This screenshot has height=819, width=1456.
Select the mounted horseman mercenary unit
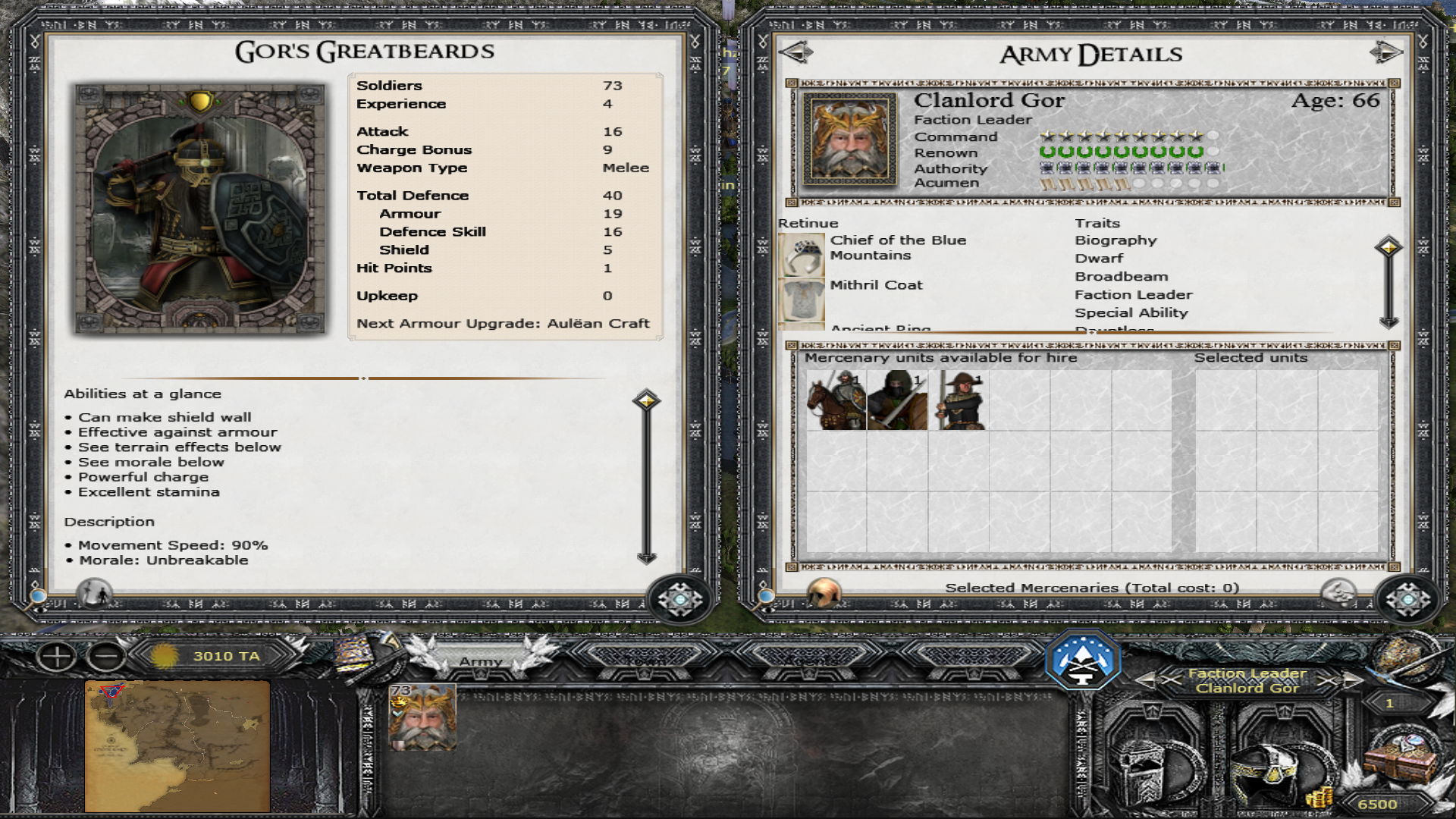tap(836, 400)
